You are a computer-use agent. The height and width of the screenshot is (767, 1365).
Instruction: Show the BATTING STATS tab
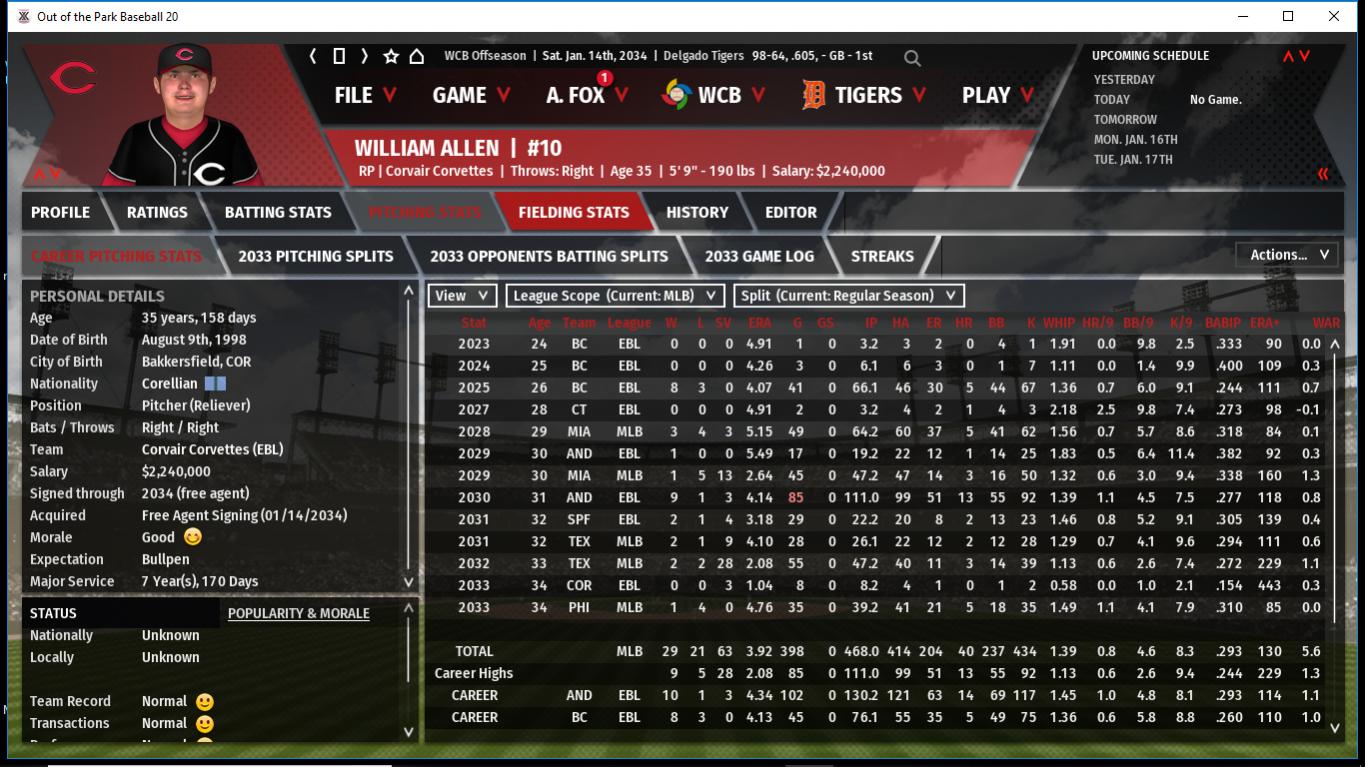(278, 212)
